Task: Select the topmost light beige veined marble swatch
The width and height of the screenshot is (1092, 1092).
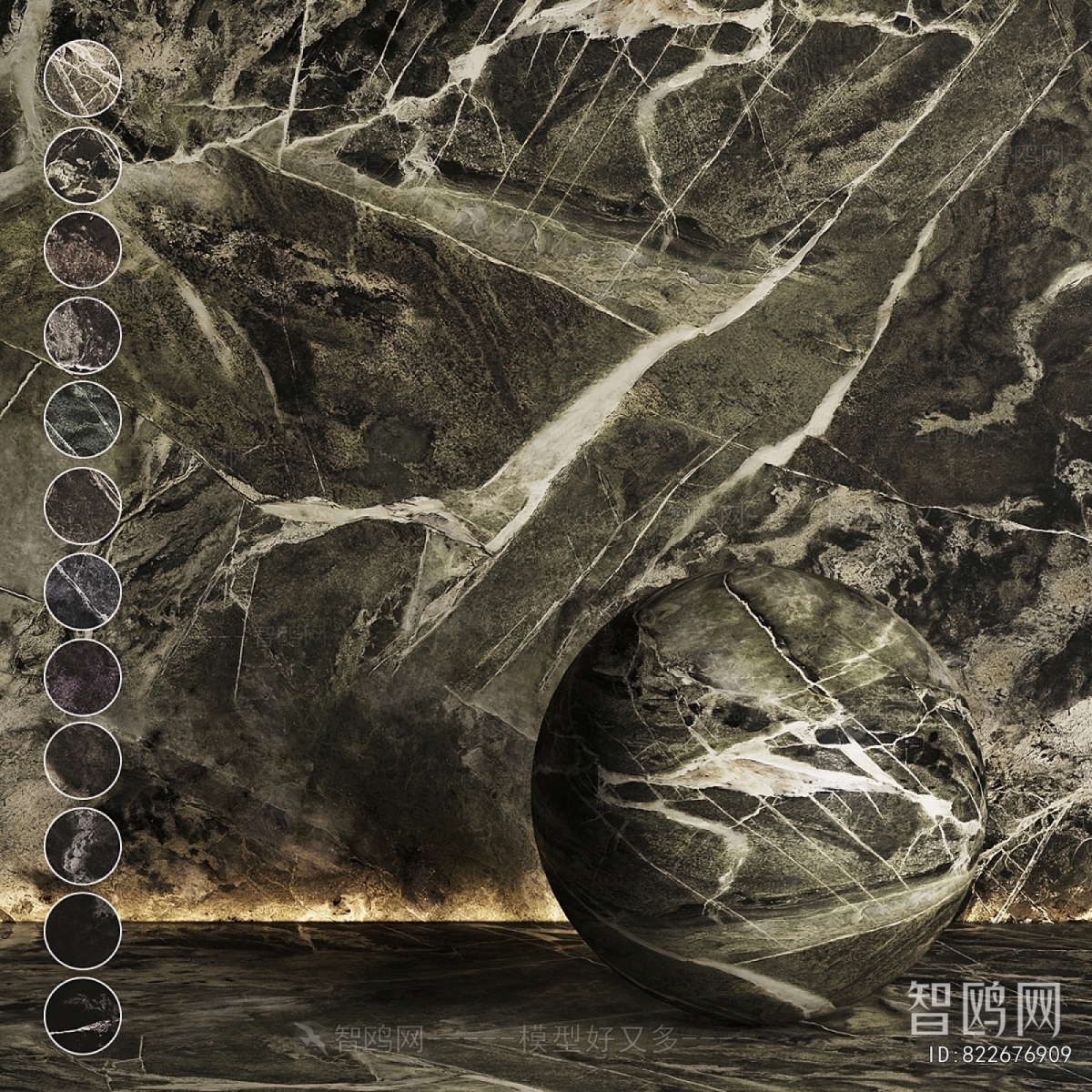Action: [x=82, y=78]
